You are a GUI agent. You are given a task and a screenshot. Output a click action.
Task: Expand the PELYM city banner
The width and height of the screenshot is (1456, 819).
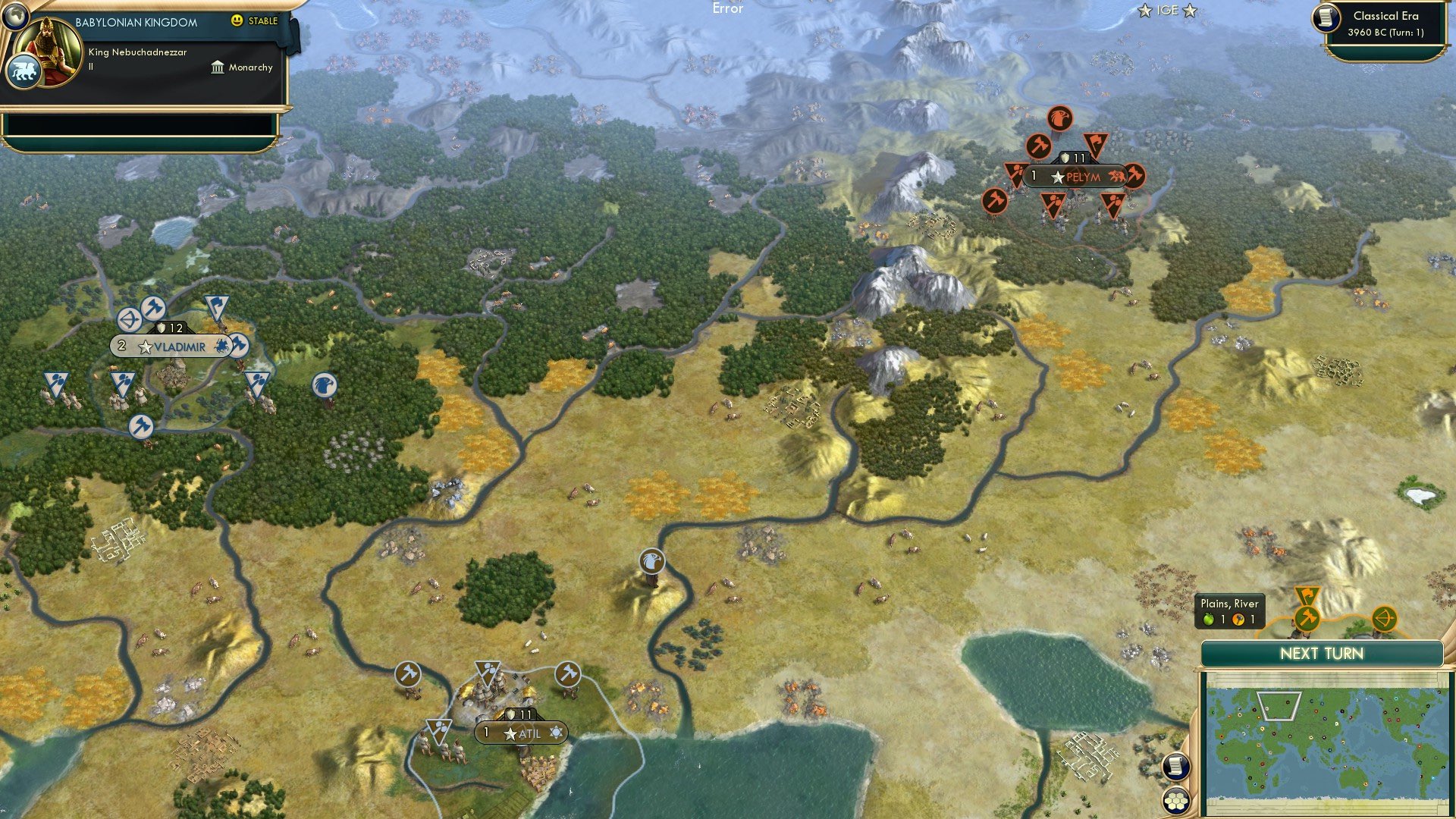click(x=1077, y=177)
